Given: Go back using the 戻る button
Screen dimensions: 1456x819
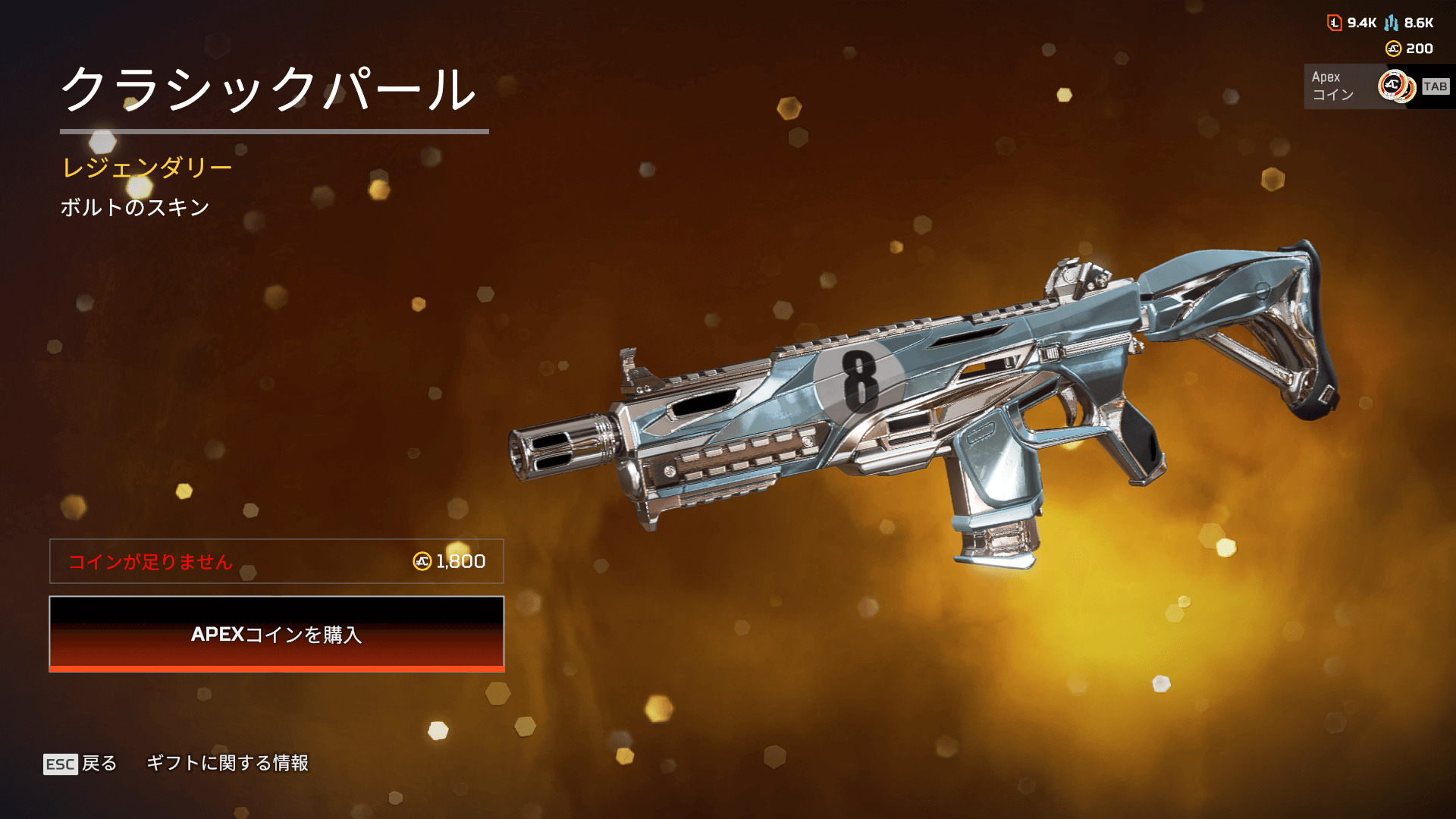Looking at the screenshot, I should pyautogui.click(x=81, y=763).
